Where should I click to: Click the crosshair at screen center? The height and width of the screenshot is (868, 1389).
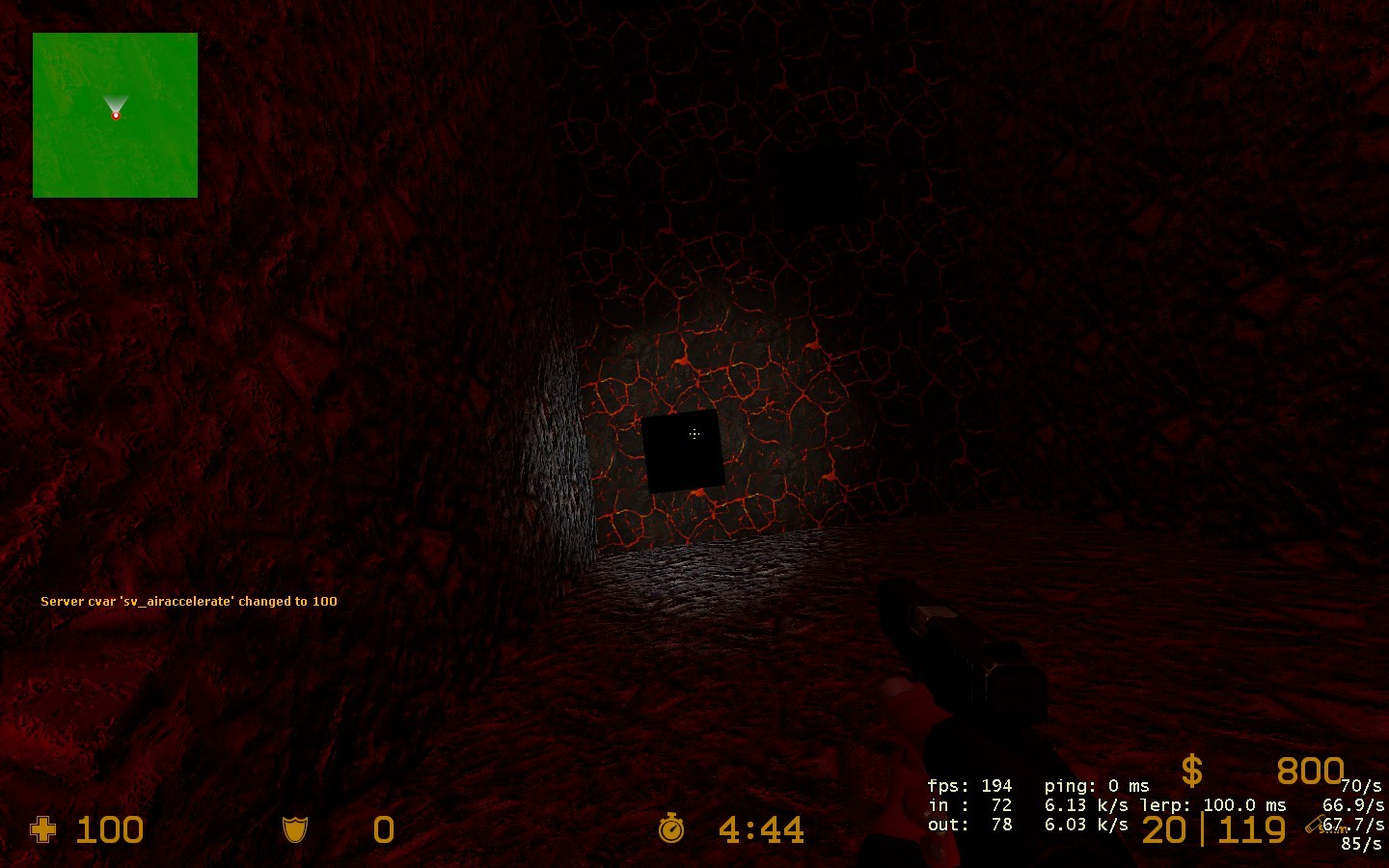[x=696, y=434]
